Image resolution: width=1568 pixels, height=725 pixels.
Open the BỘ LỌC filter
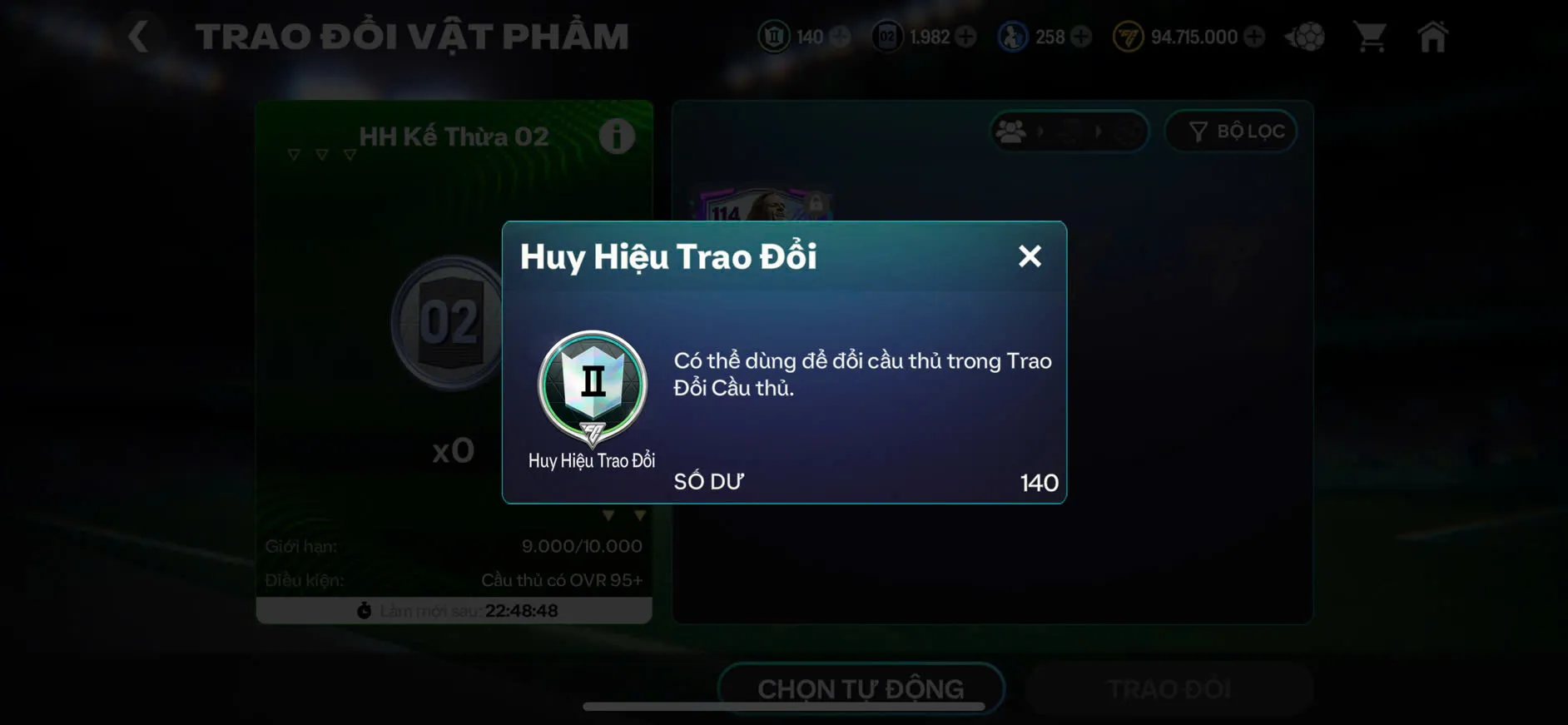[x=1230, y=131]
